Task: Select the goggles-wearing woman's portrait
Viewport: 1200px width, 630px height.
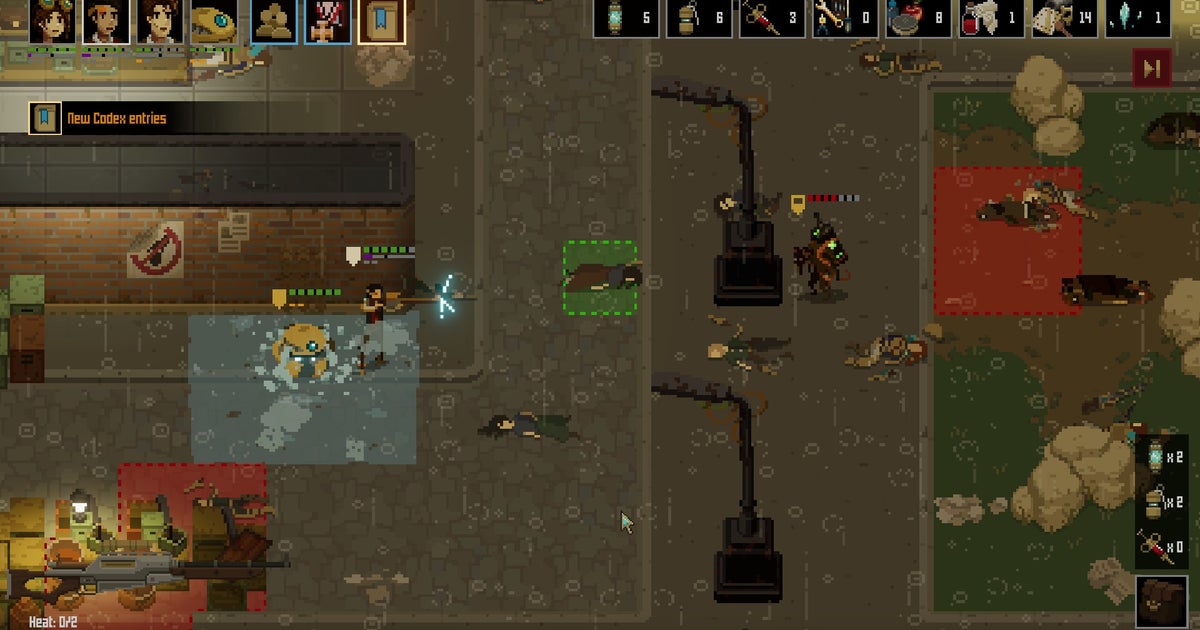Action: 52,22
